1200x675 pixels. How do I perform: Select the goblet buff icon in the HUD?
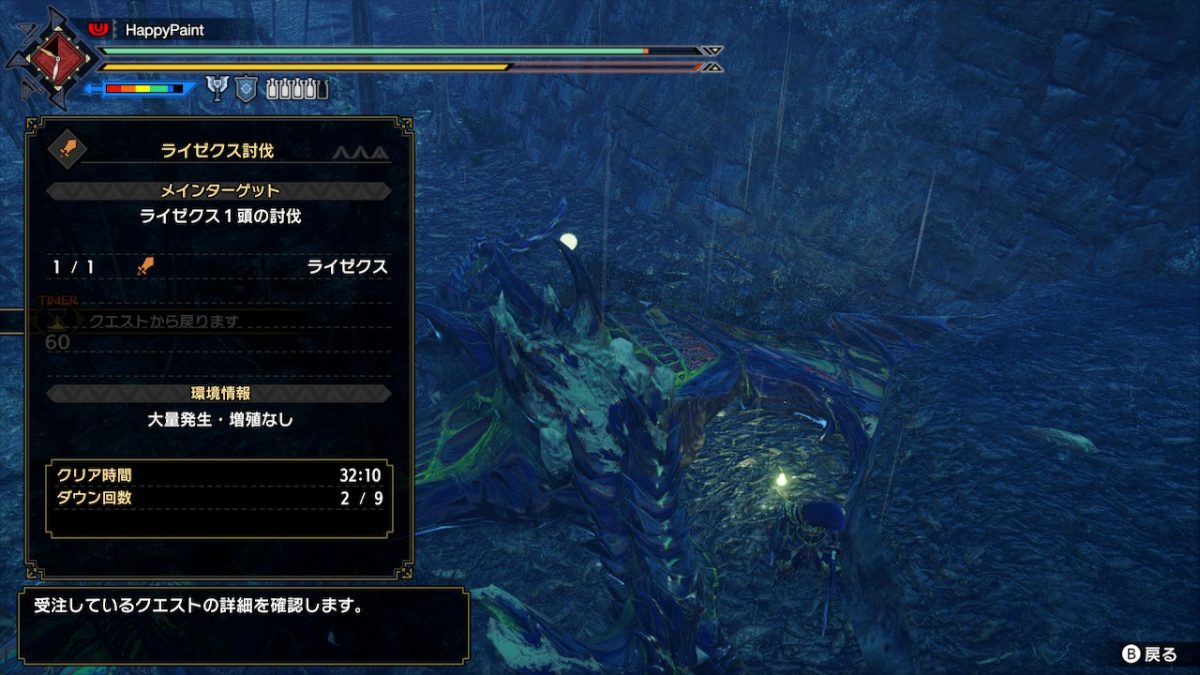(217, 89)
